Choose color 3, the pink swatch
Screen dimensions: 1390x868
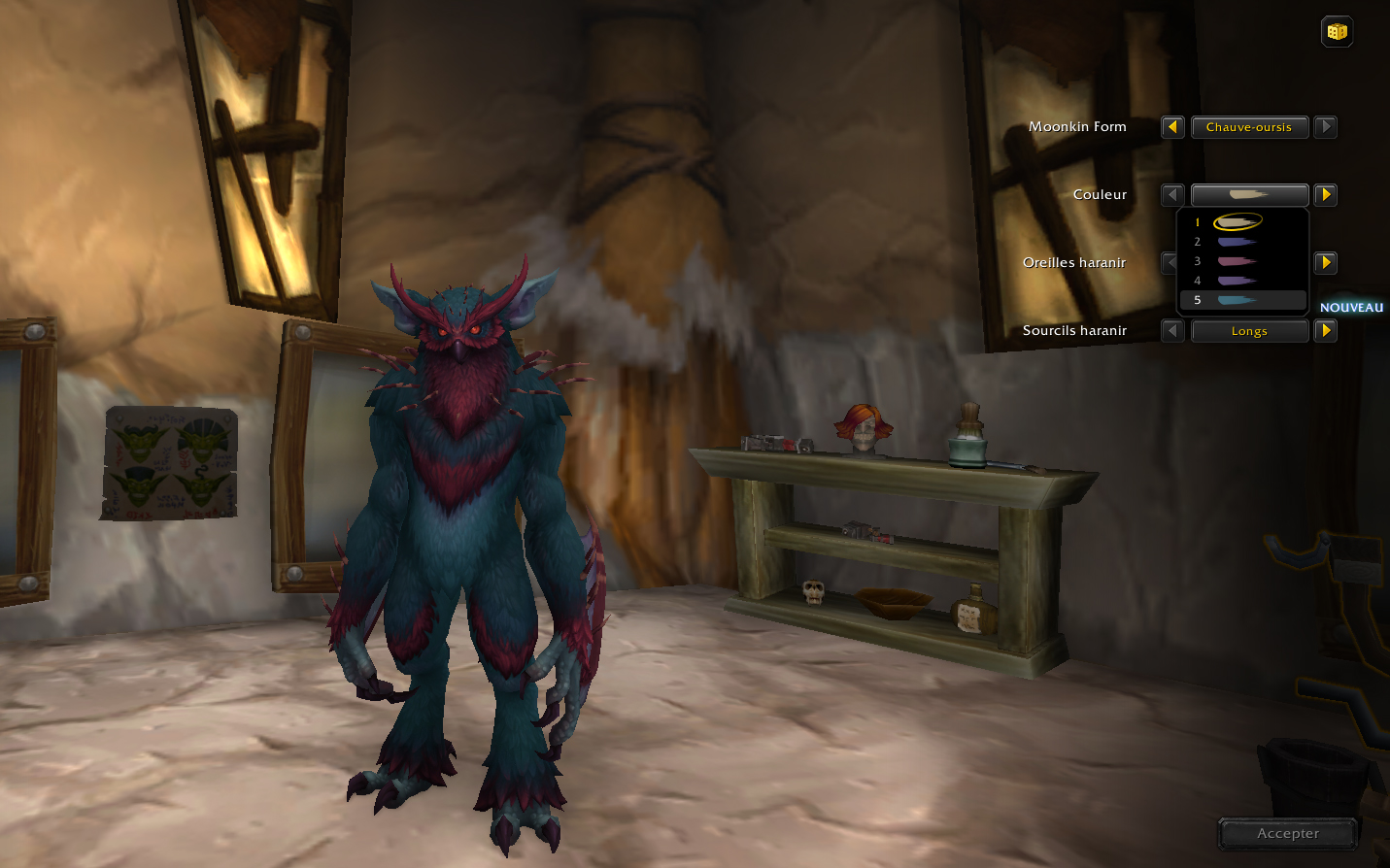pos(1237,261)
